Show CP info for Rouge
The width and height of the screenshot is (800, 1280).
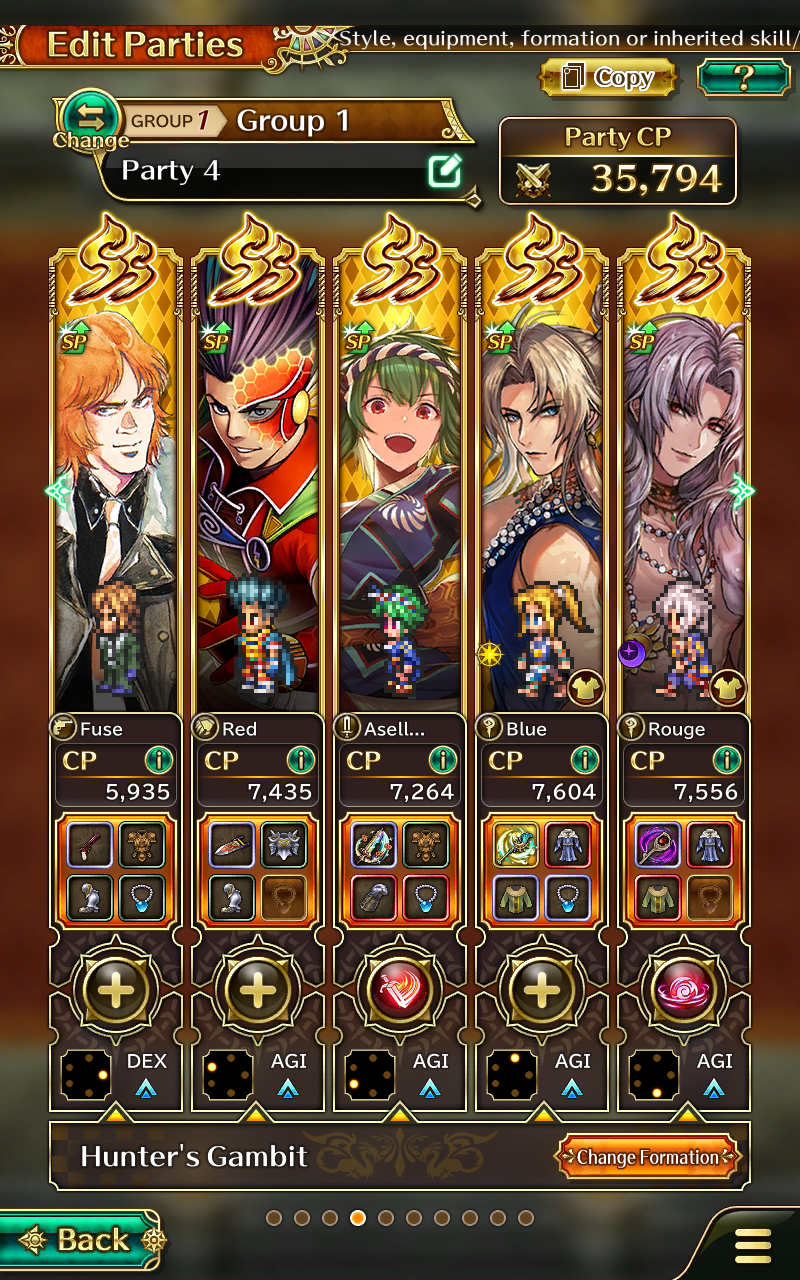click(x=727, y=760)
